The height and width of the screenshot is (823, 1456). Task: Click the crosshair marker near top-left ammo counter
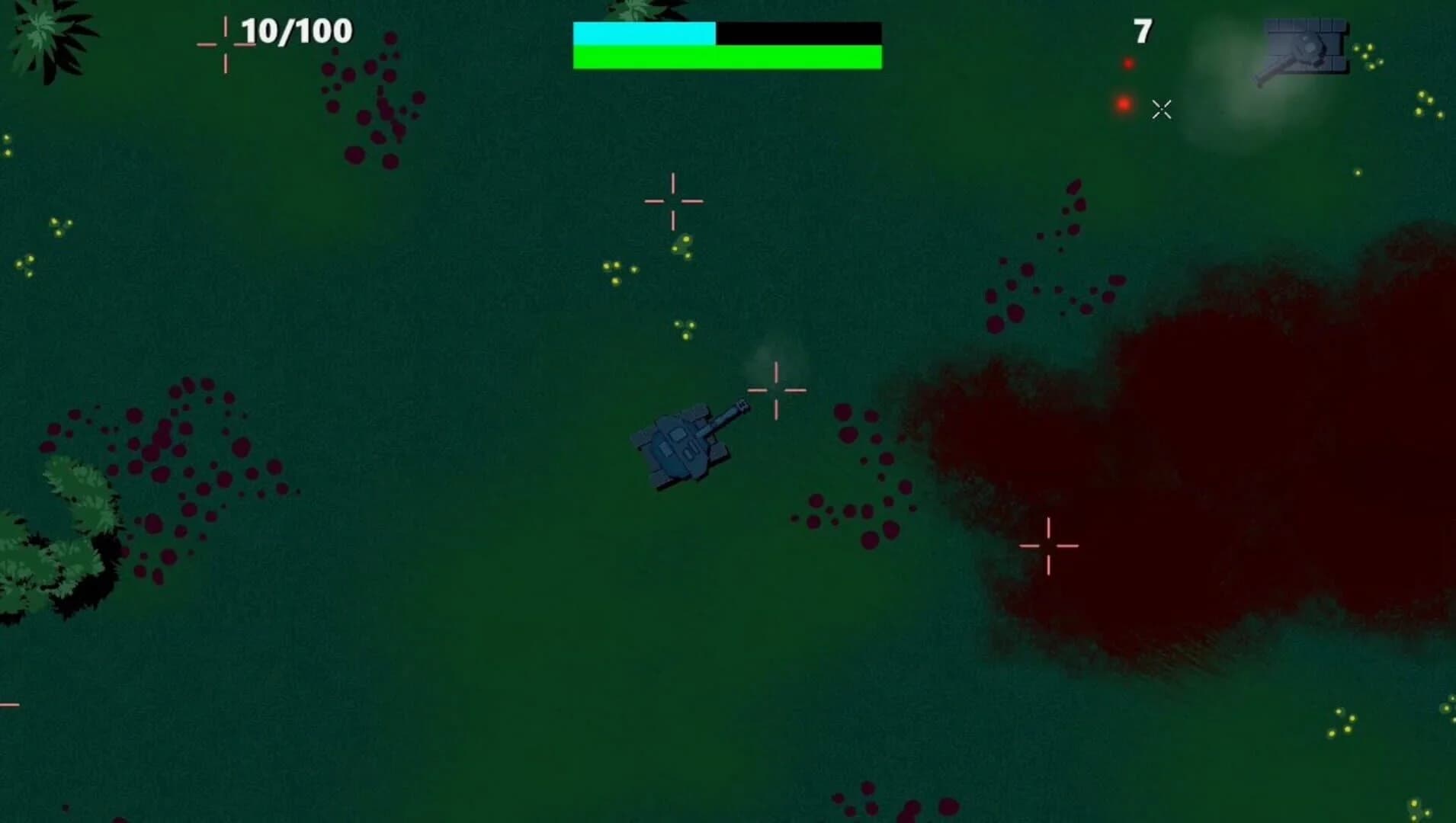(225, 44)
